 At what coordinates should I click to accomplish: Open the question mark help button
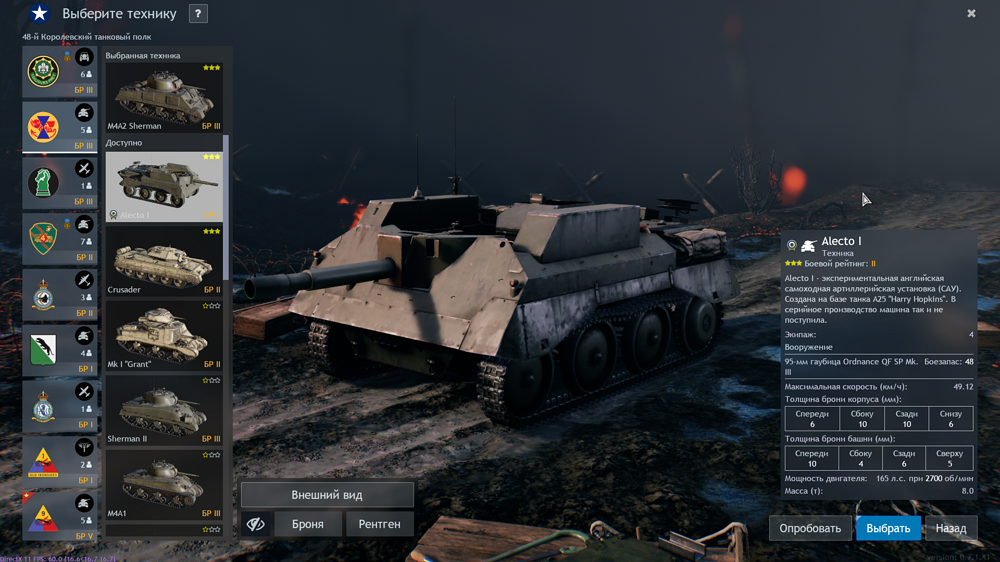pyautogui.click(x=198, y=14)
